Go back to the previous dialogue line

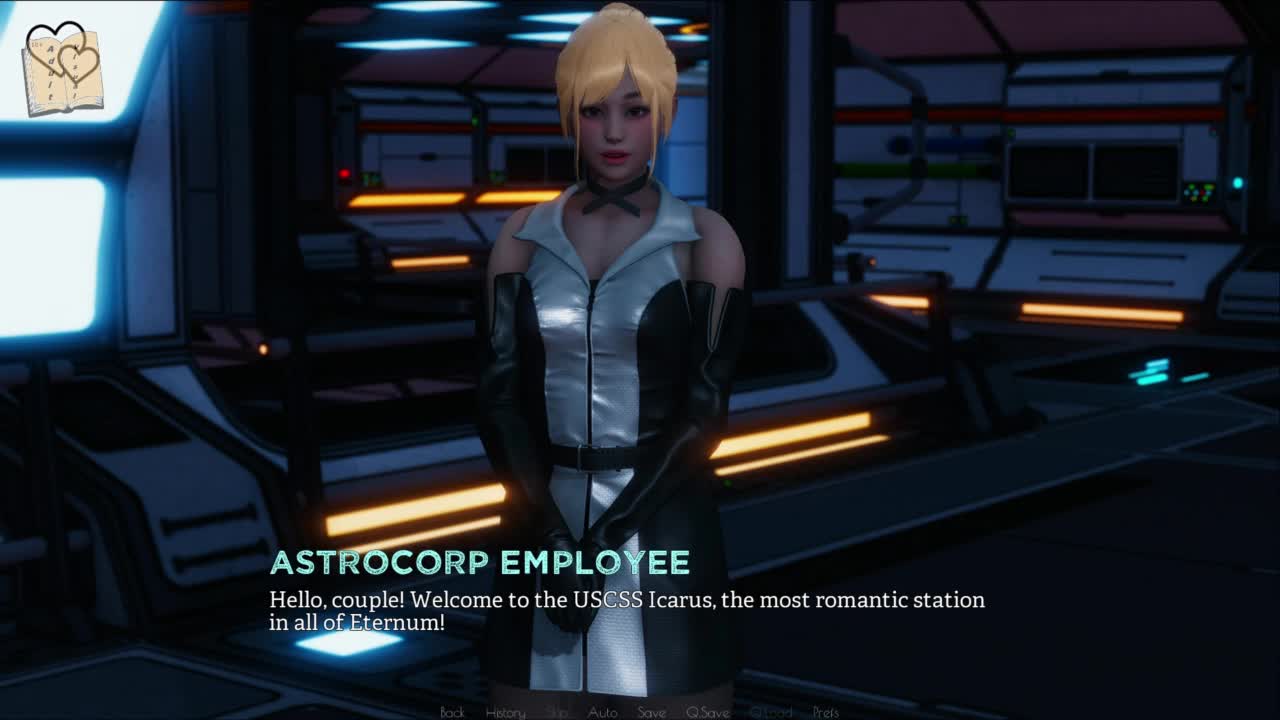click(452, 712)
